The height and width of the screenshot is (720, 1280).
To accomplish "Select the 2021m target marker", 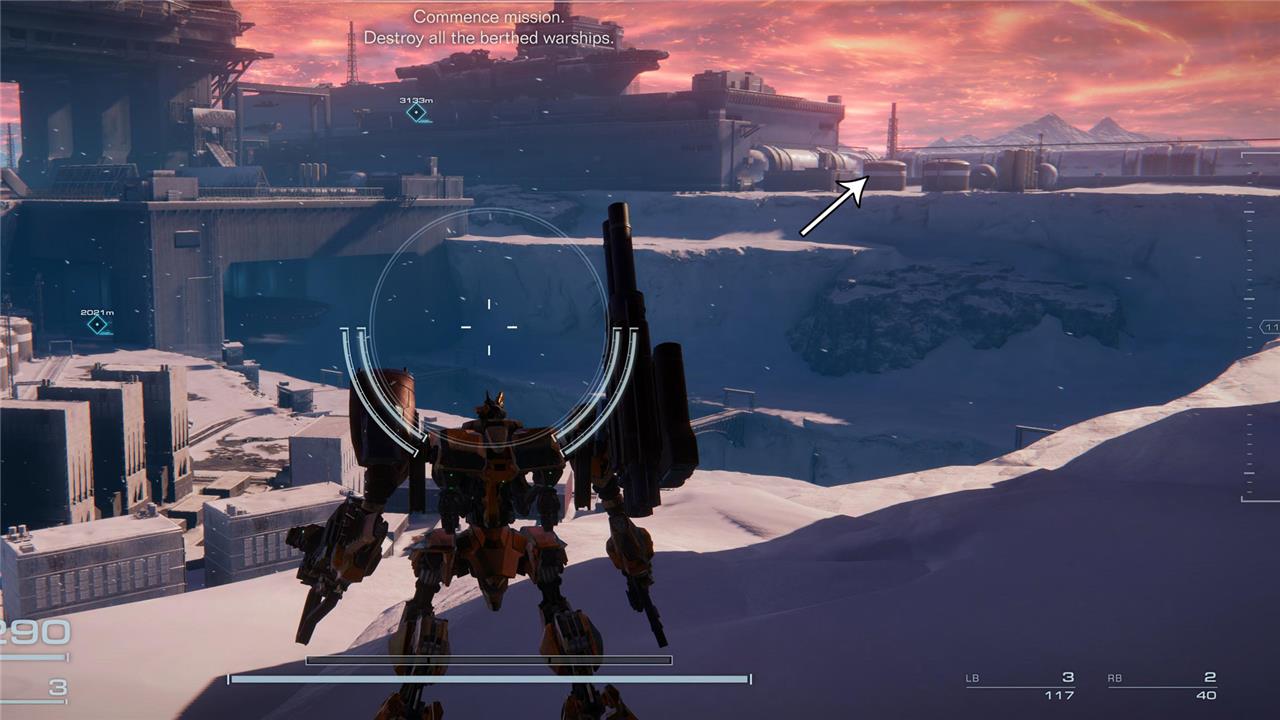I will click(x=97, y=325).
